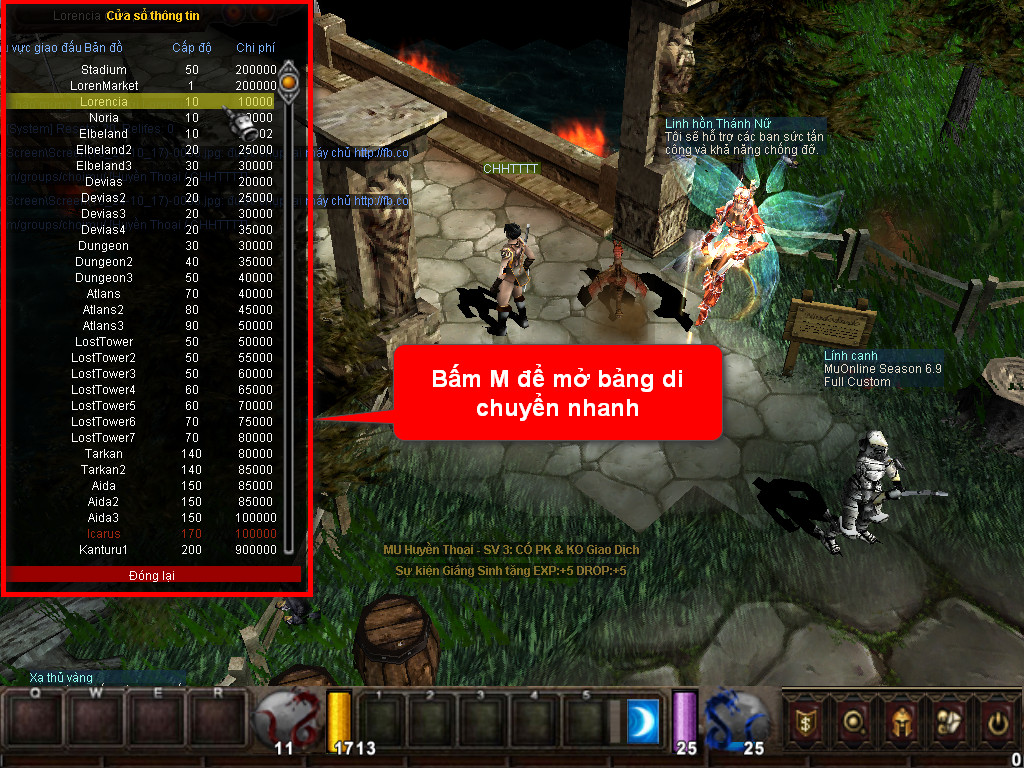This screenshot has width=1024, height=768.
Task: Select Stadium in the warp list
Action: coord(104,70)
